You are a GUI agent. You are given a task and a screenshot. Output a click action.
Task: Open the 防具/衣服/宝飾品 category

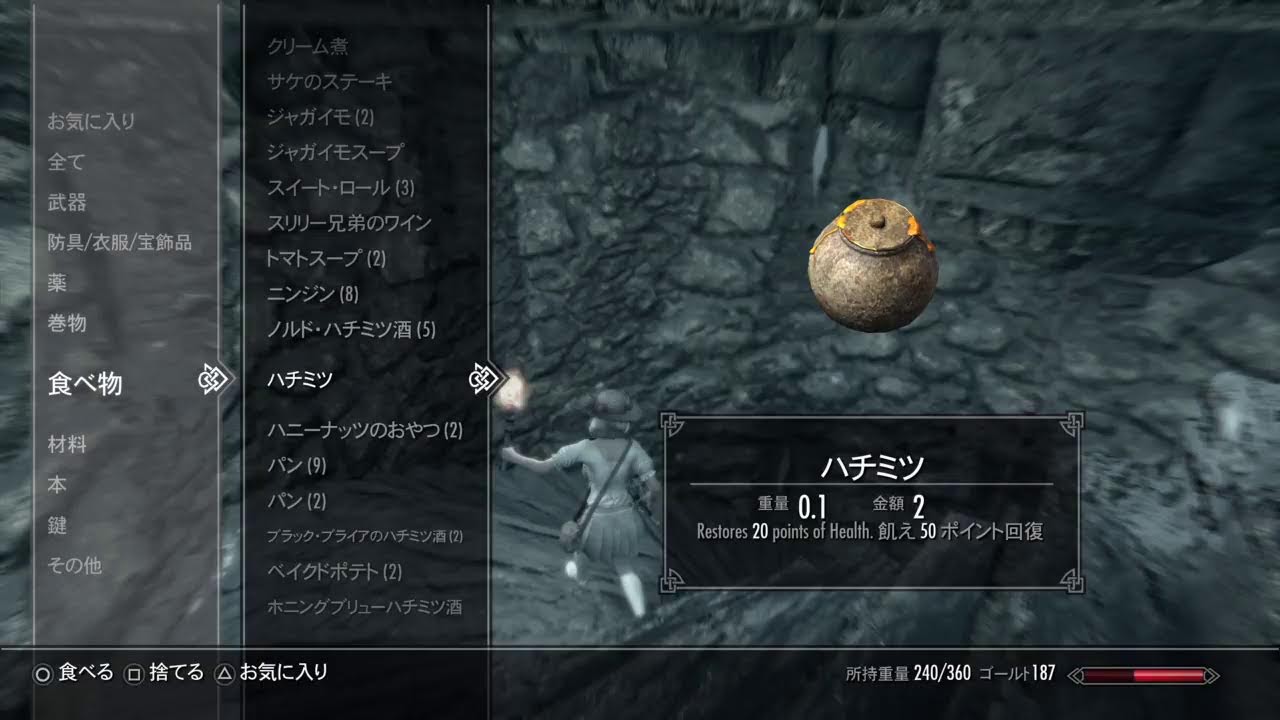tap(119, 243)
